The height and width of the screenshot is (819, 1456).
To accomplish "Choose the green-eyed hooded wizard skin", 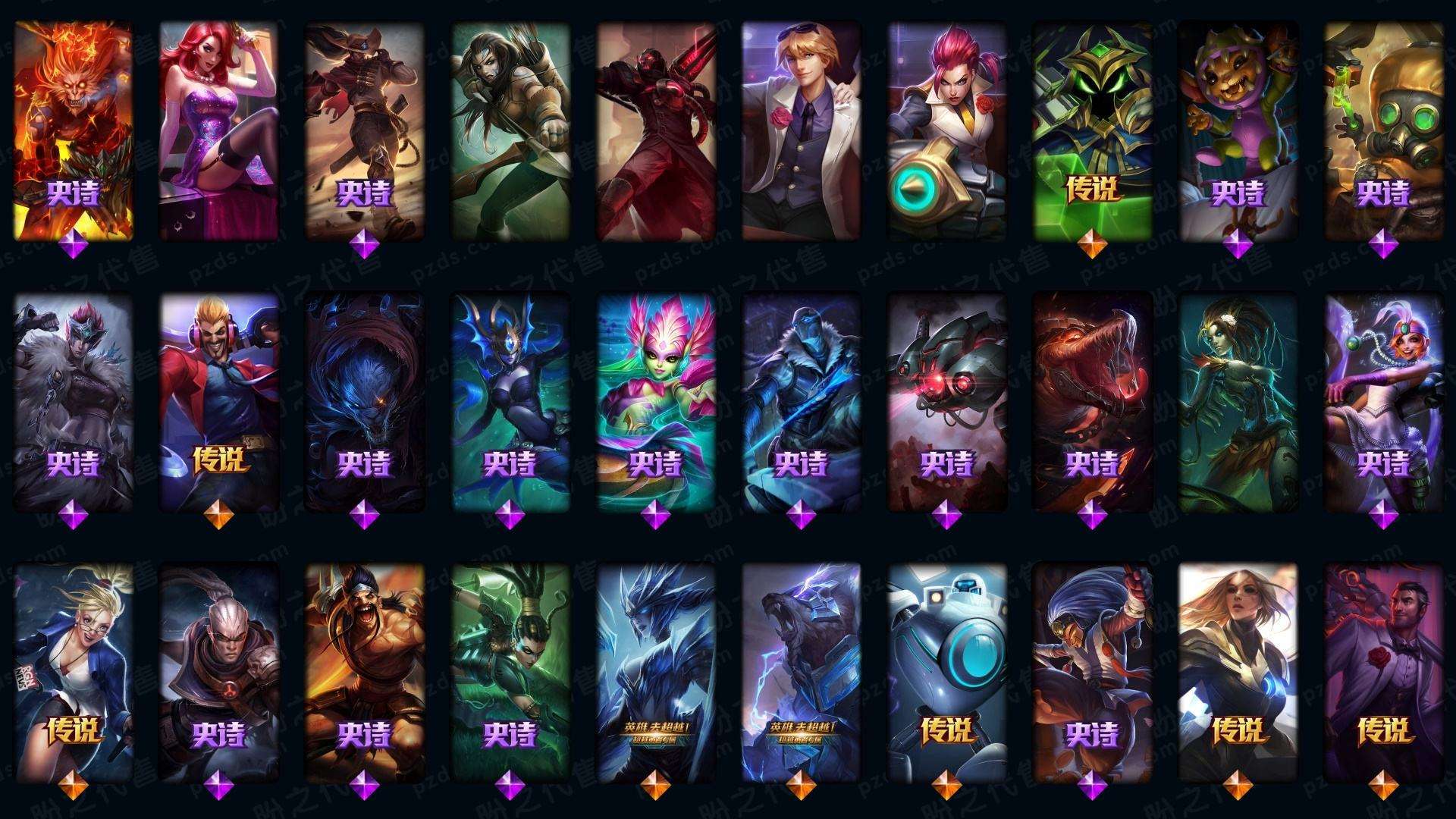I will point(1092,130).
